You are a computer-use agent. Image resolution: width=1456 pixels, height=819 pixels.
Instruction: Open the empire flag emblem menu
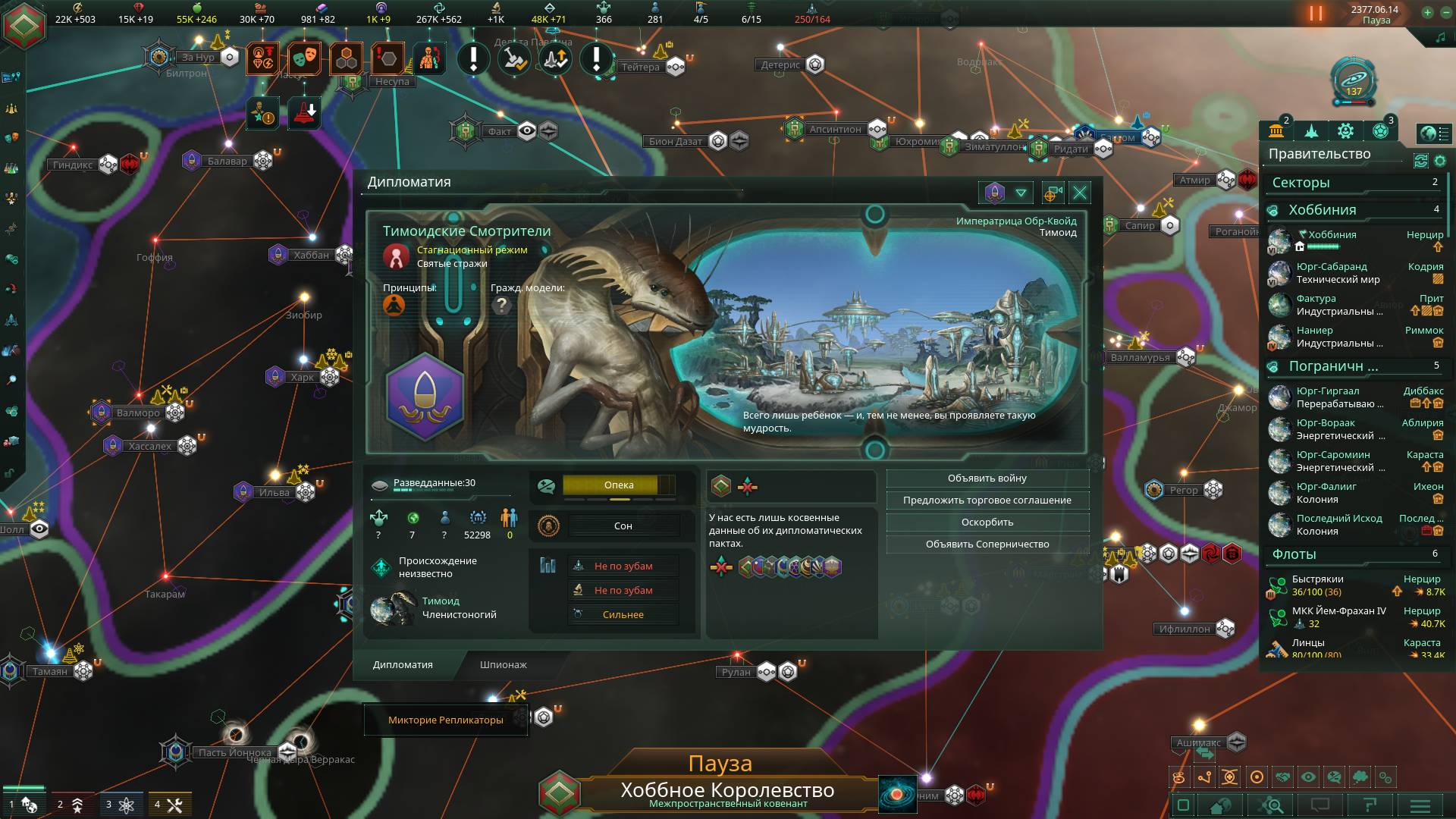(x=24, y=25)
